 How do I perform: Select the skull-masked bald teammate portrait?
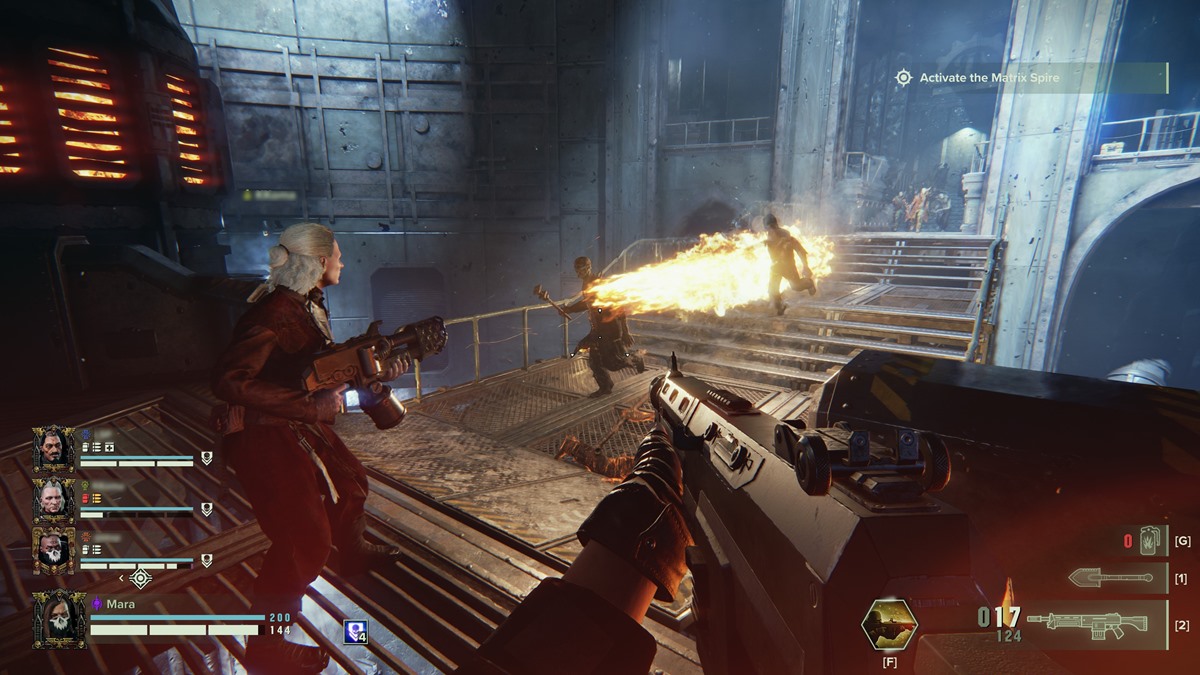[x=53, y=550]
